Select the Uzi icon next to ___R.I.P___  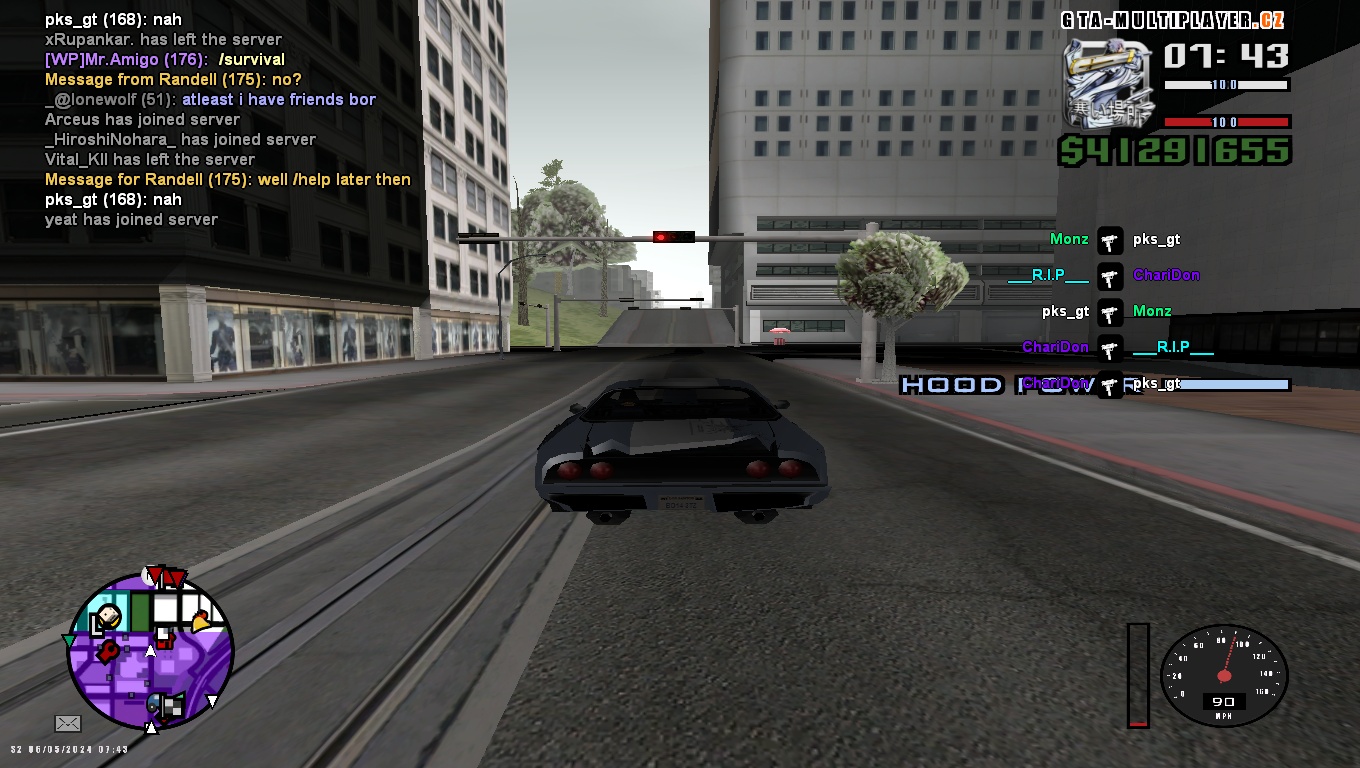pyautogui.click(x=1110, y=347)
